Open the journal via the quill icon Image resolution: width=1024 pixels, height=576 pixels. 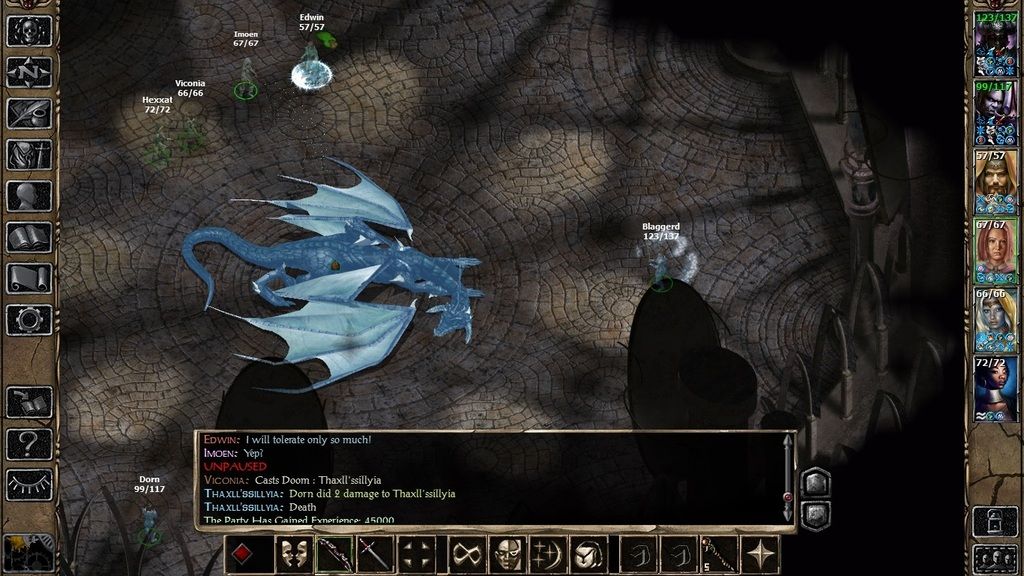pyautogui.click(x=29, y=113)
